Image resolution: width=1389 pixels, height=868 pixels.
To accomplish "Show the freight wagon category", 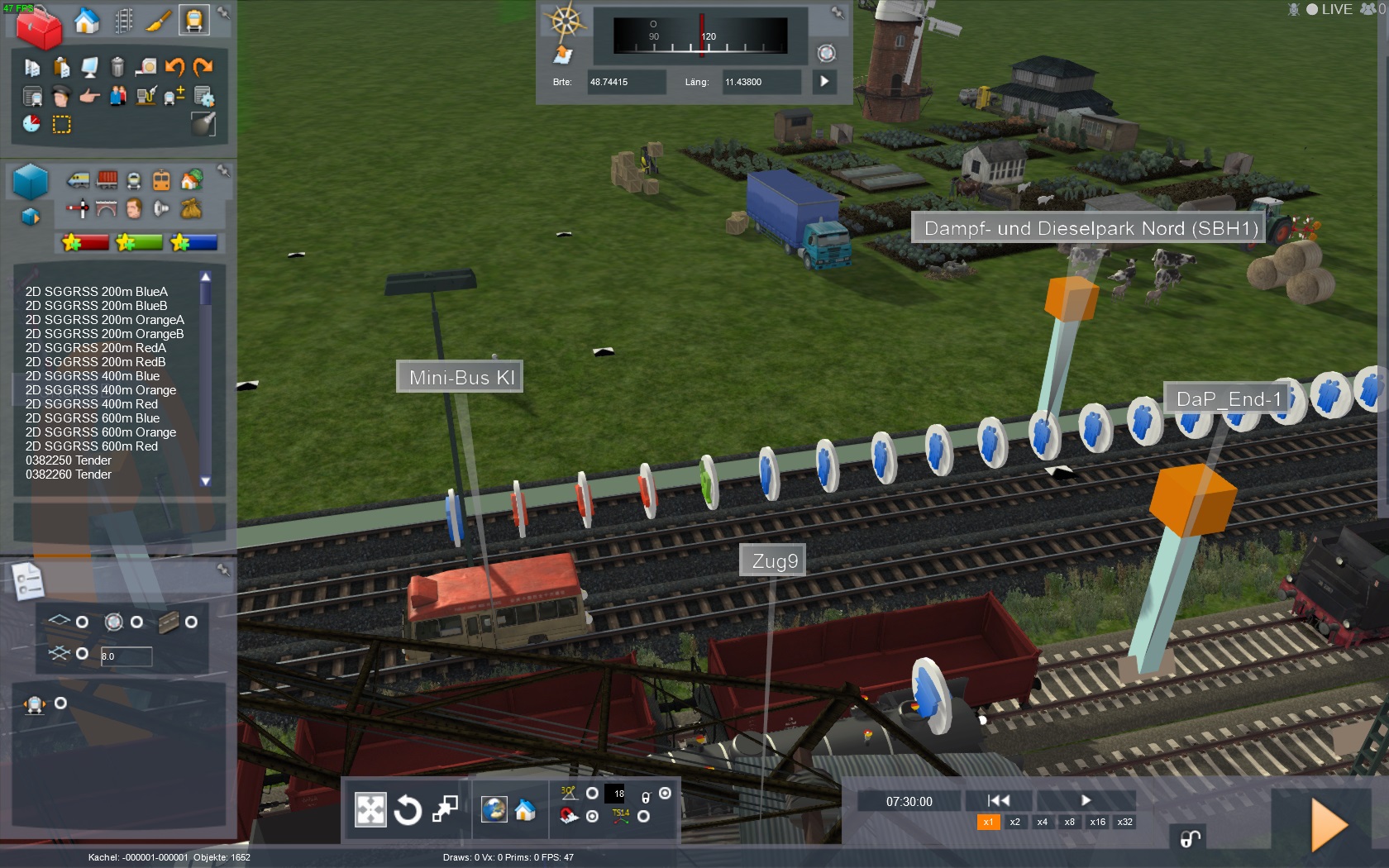I will [107, 179].
